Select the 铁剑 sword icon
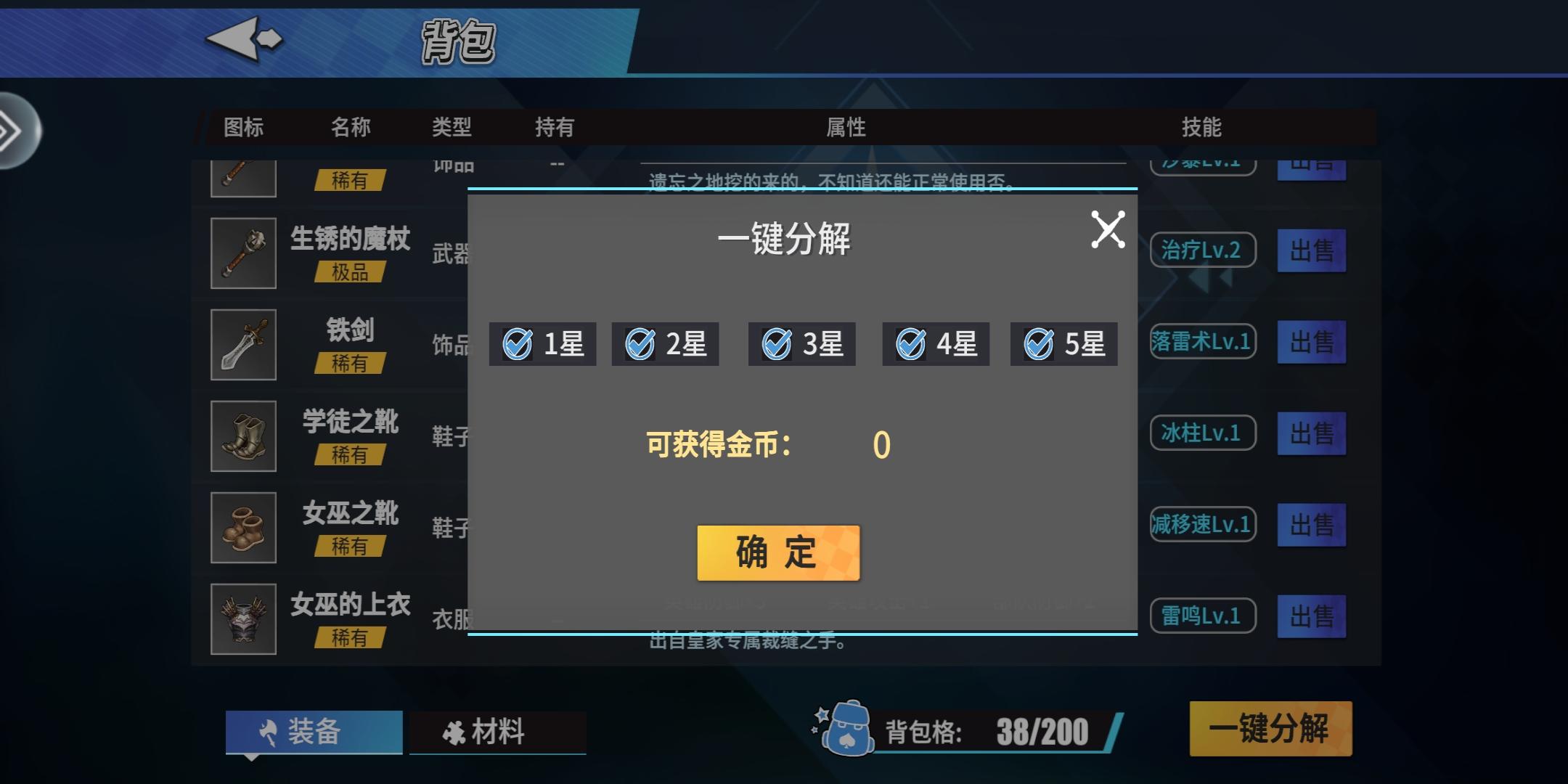 pyautogui.click(x=242, y=344)
